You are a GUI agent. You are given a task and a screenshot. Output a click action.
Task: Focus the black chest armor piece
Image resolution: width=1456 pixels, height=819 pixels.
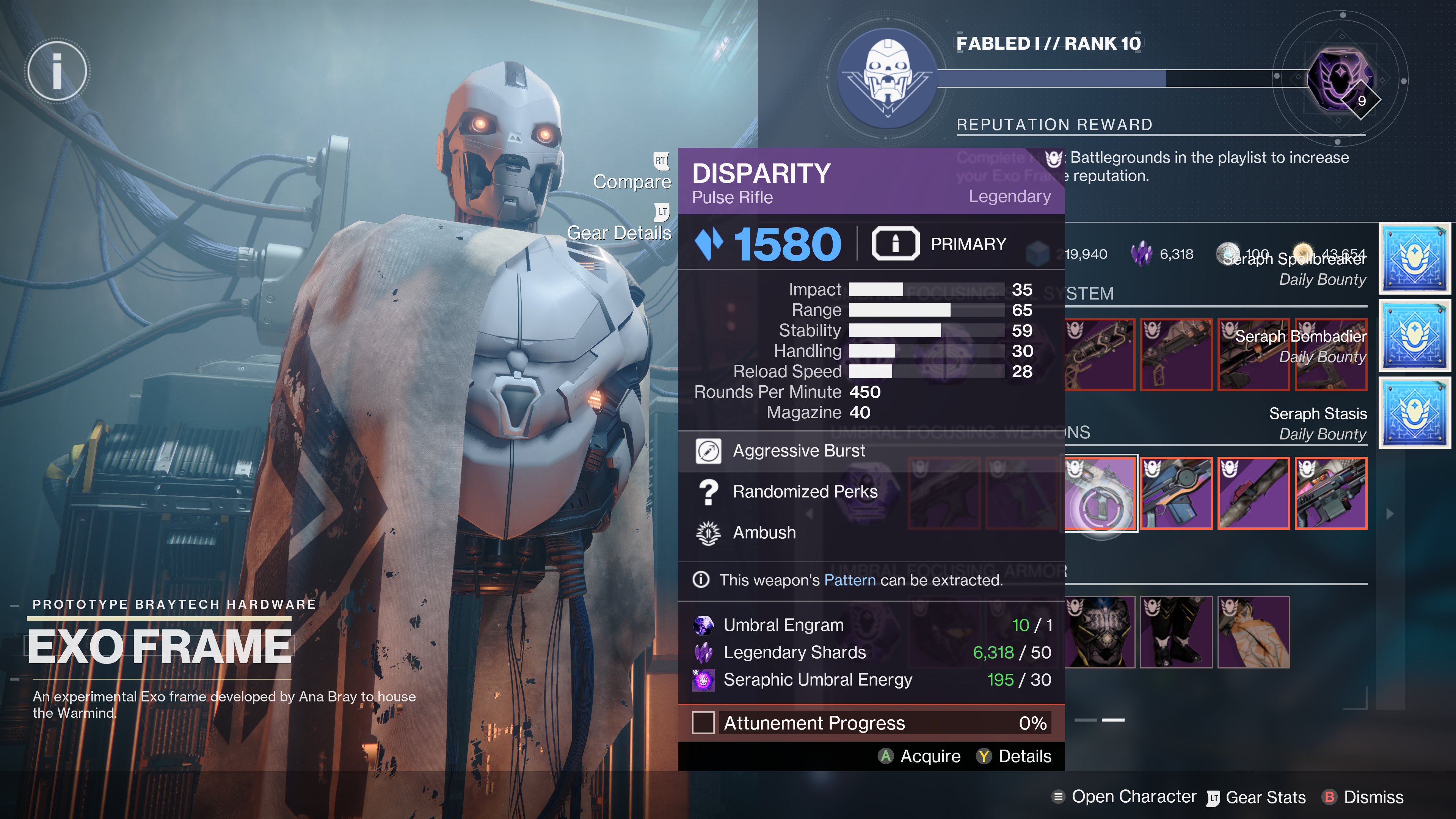click(x=1100, y=632)
